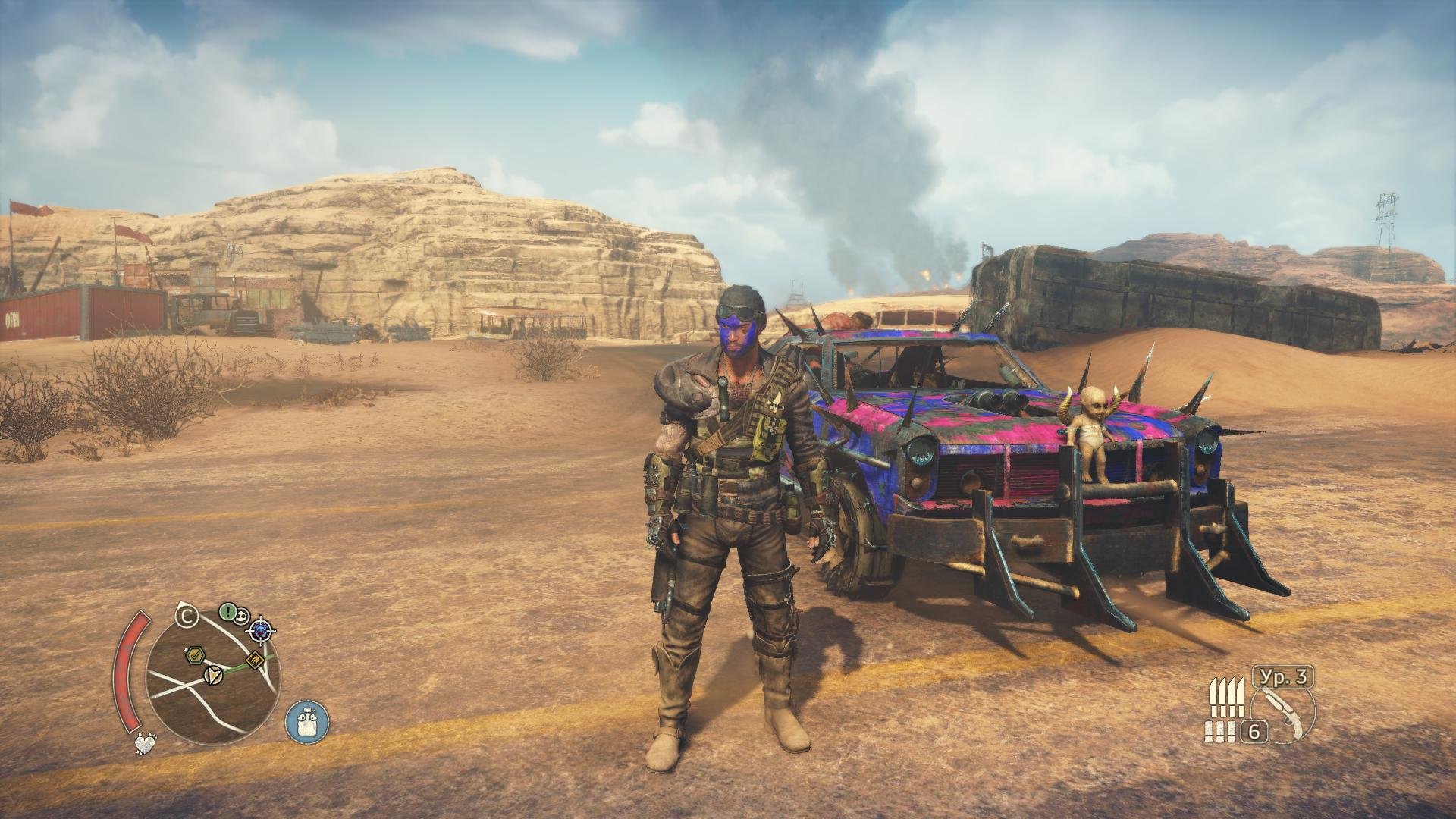Select the blue water canteen icon
This screenshot has height=819, width=1456.
(x=307, y=720)
